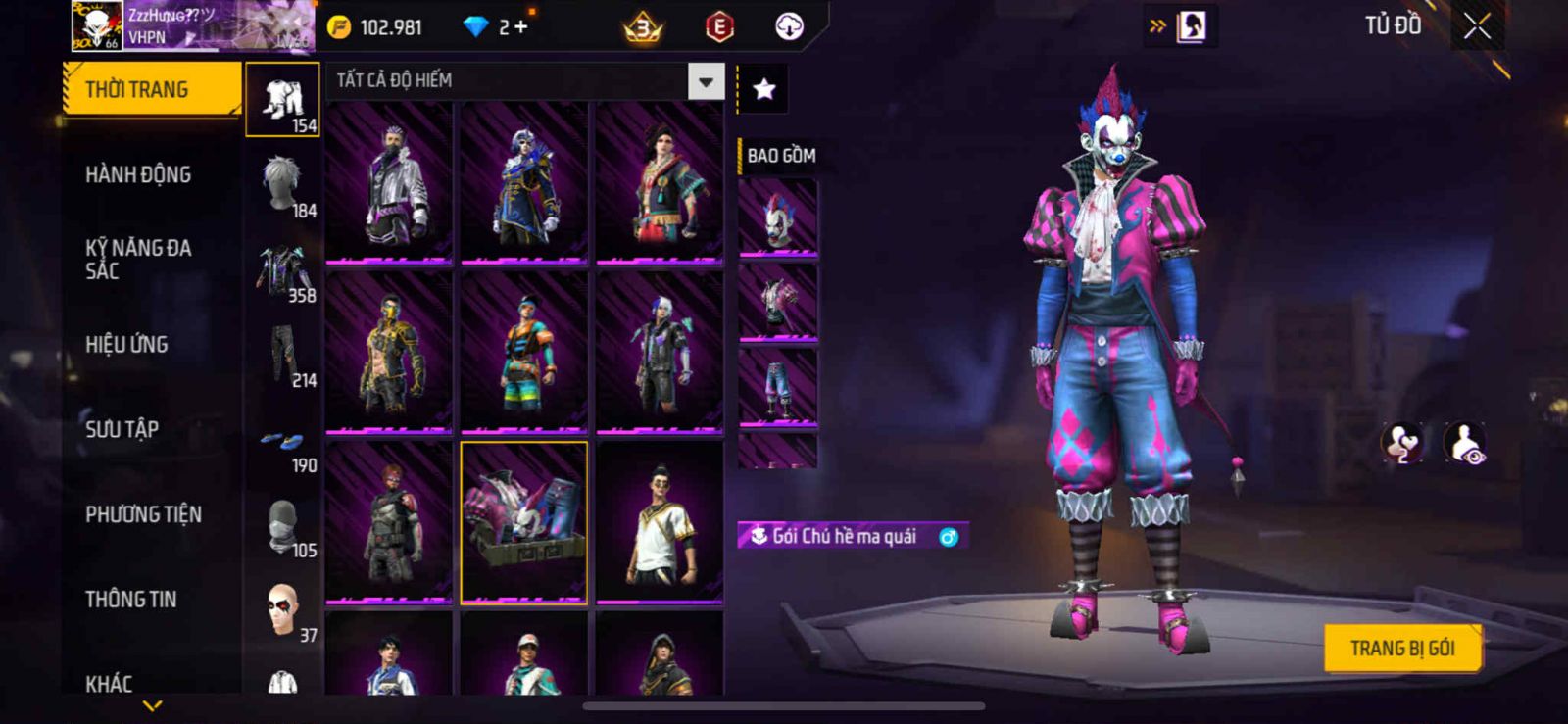Show the THÔNG TIN category
Image resolution: width=1568 pixels, height=724 pixels.
130,600
